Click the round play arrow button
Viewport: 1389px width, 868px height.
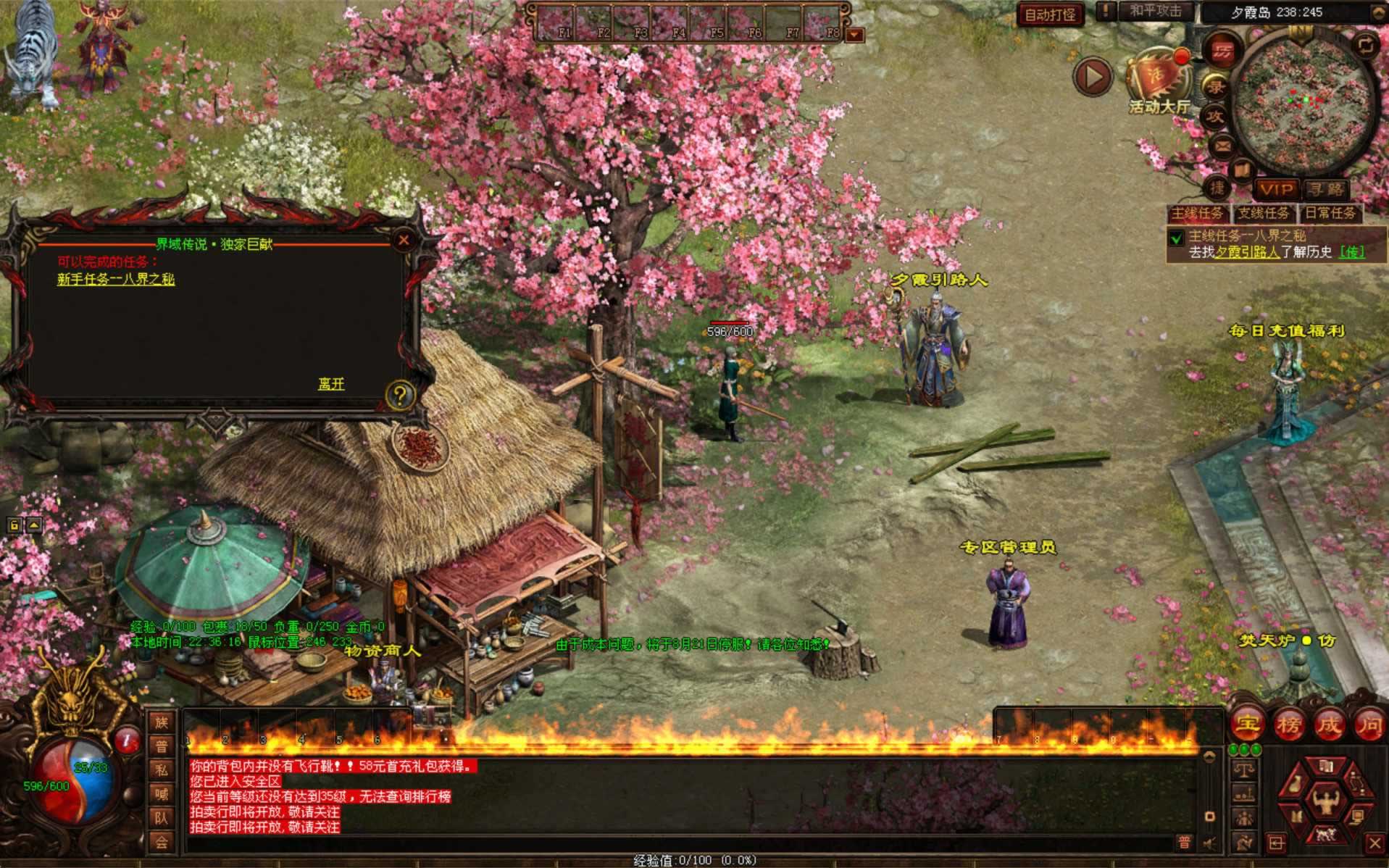click(x=1093, y=77)
